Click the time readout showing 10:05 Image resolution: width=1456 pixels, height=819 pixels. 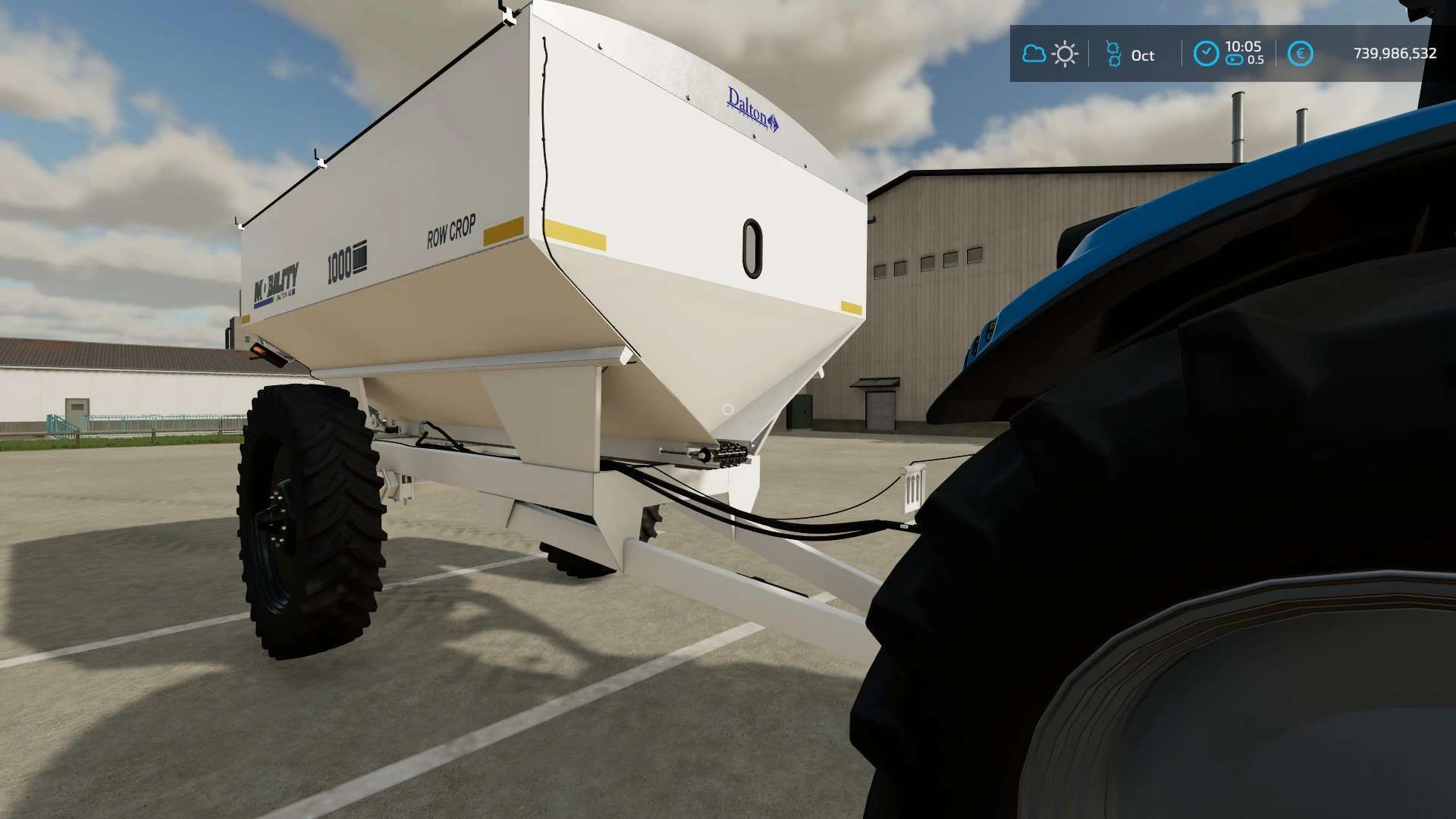1243,47
